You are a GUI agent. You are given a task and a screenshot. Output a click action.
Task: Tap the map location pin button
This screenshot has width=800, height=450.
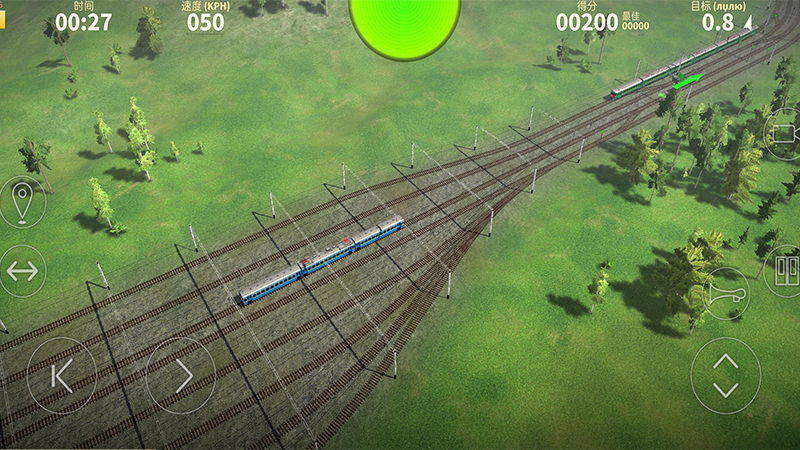22,202
